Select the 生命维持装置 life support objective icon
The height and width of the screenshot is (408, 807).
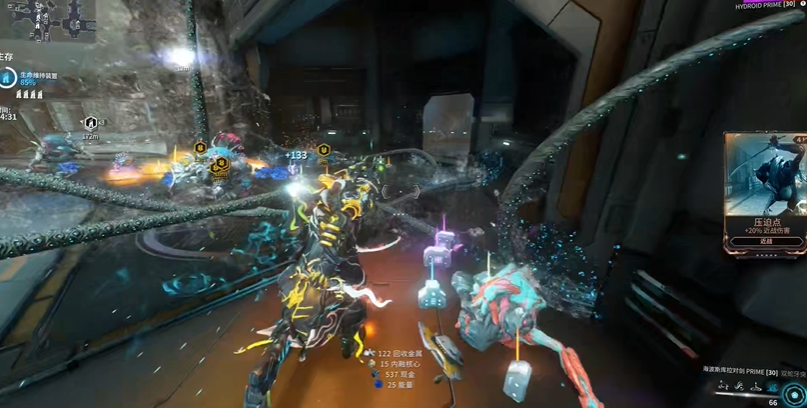point(10,76)
